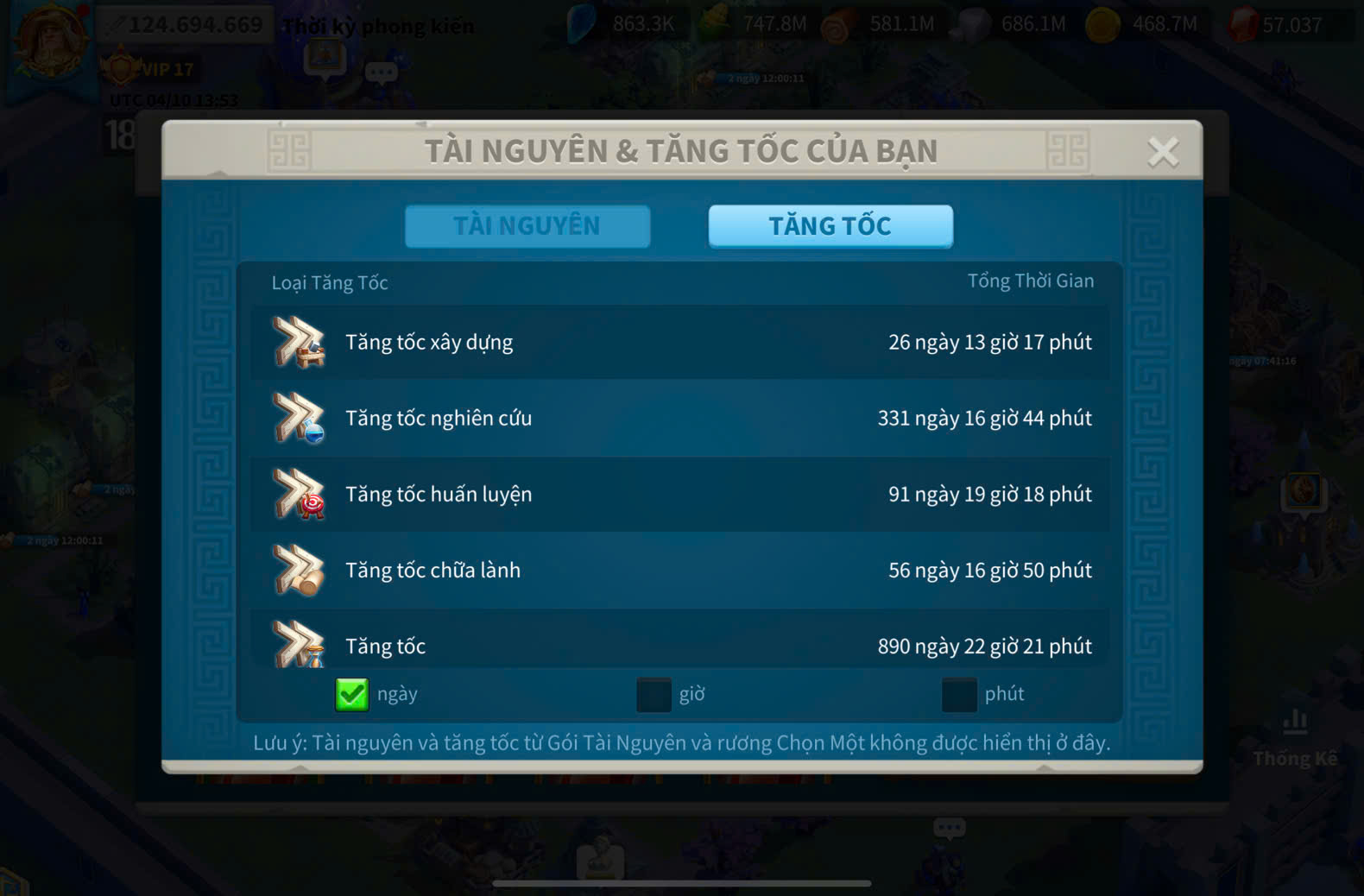Enable the giờ checkbox
The height and width of the screenshot is (896, 1364).
[654, 694]
